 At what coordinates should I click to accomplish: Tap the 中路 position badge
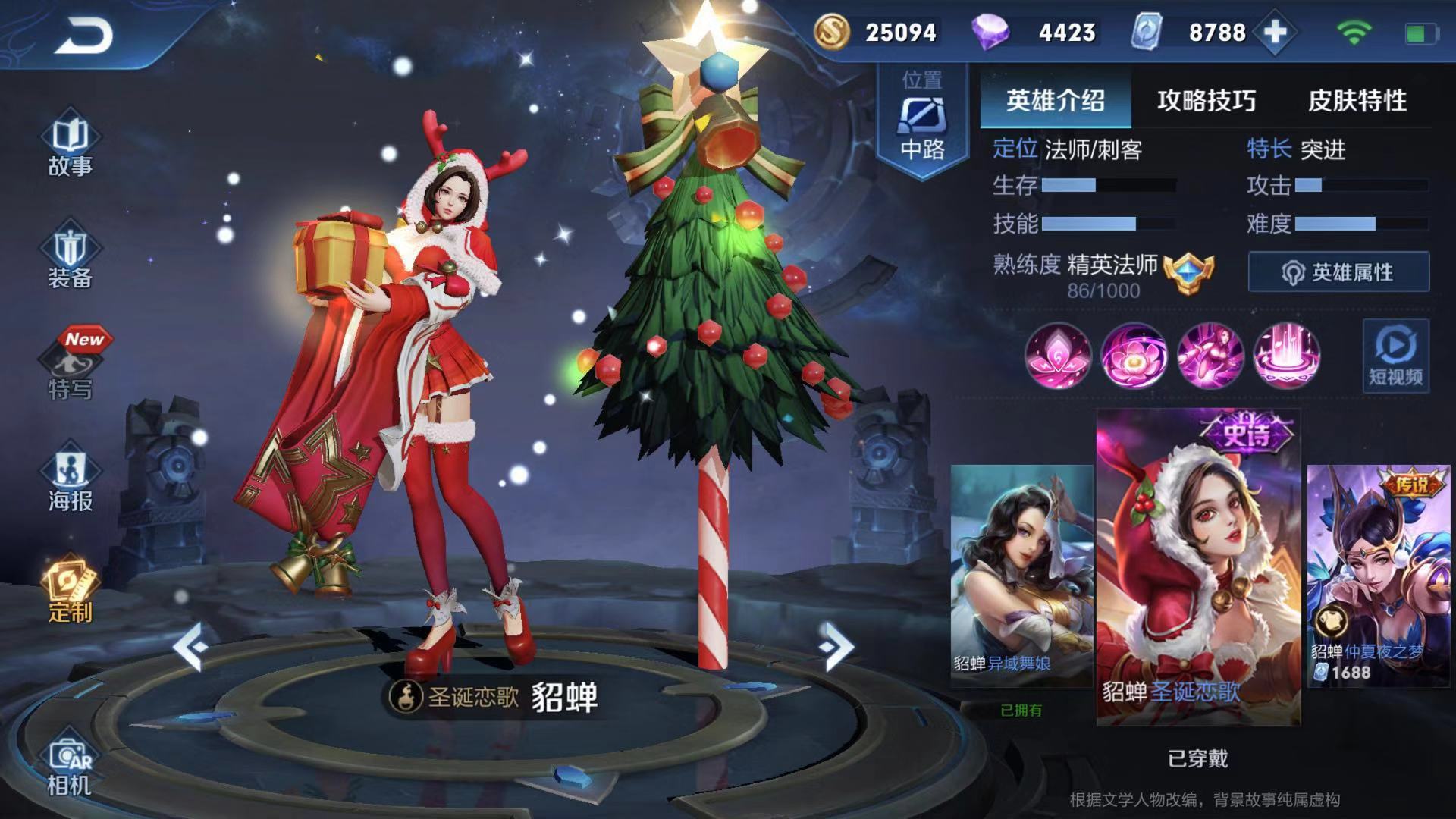[x=922, y=121]
